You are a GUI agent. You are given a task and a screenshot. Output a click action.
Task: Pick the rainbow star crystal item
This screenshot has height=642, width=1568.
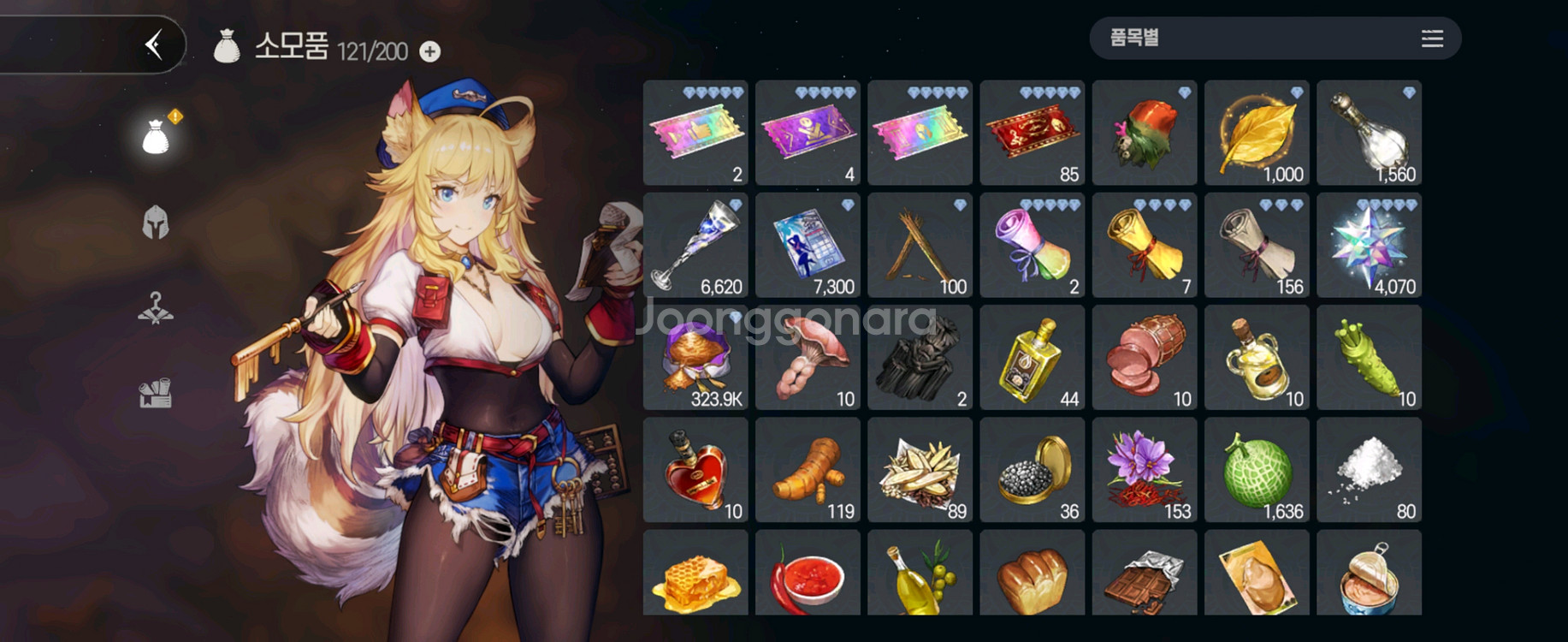[1369, 246]
